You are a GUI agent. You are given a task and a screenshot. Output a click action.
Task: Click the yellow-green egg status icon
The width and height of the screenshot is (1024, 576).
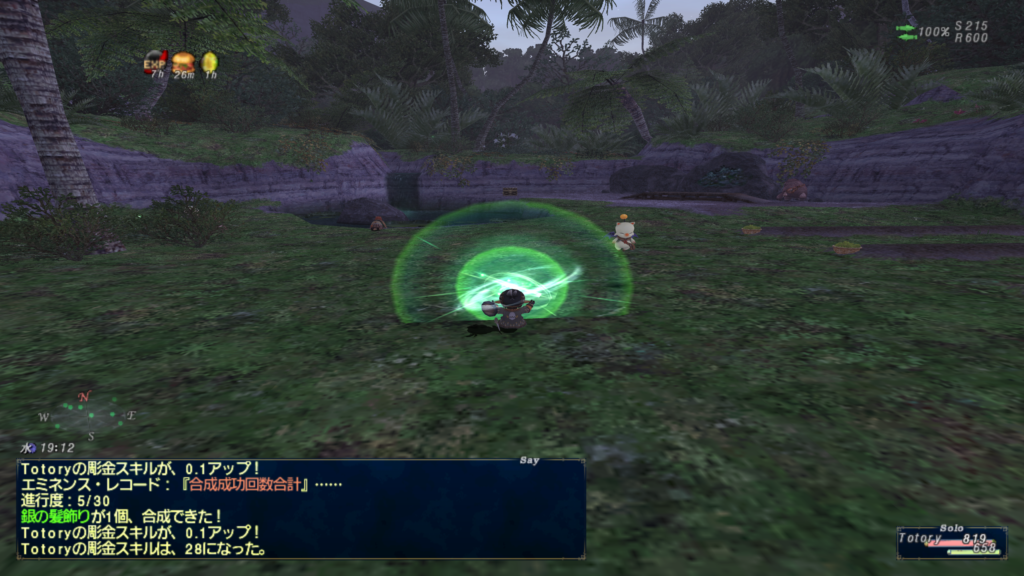click(x=209, y=62)
